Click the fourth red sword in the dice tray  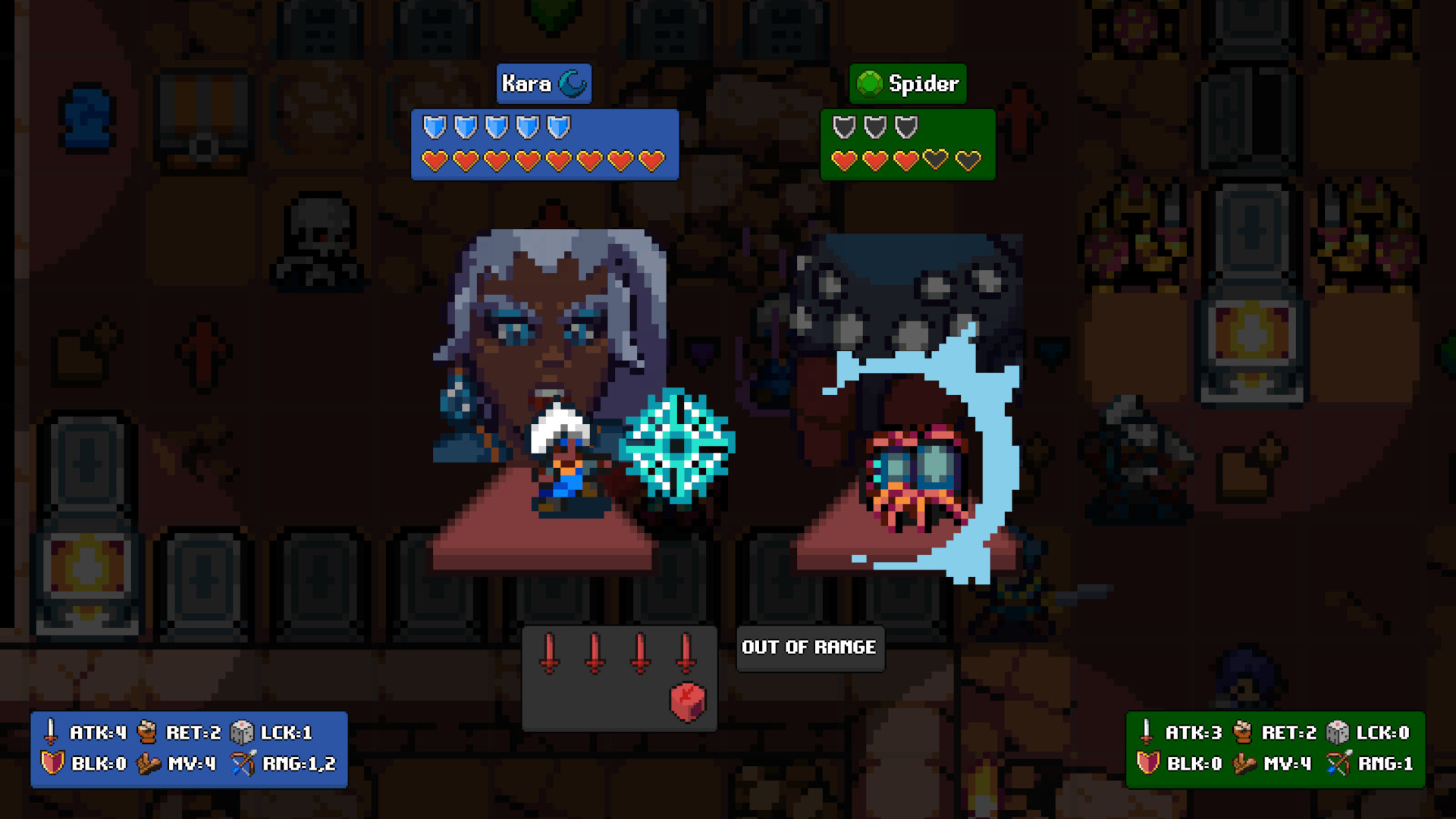point(687,652)
